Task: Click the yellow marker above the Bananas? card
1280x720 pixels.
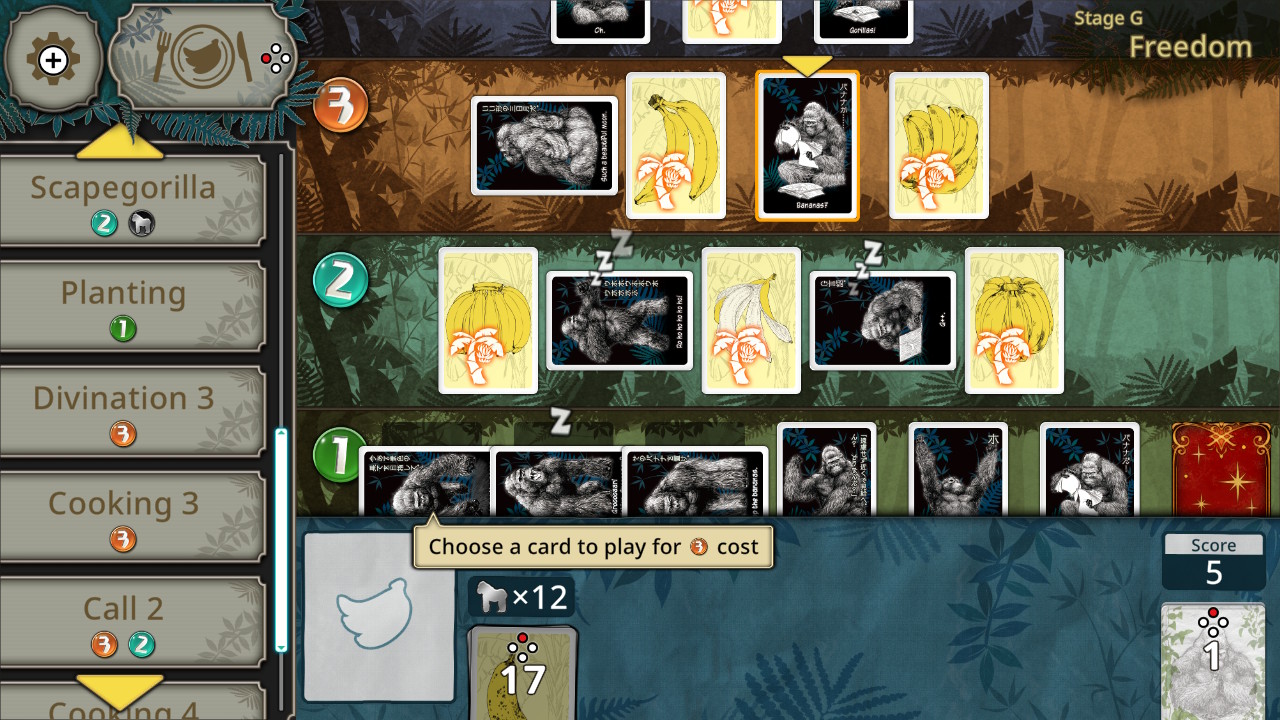Action: coord(808,63)
